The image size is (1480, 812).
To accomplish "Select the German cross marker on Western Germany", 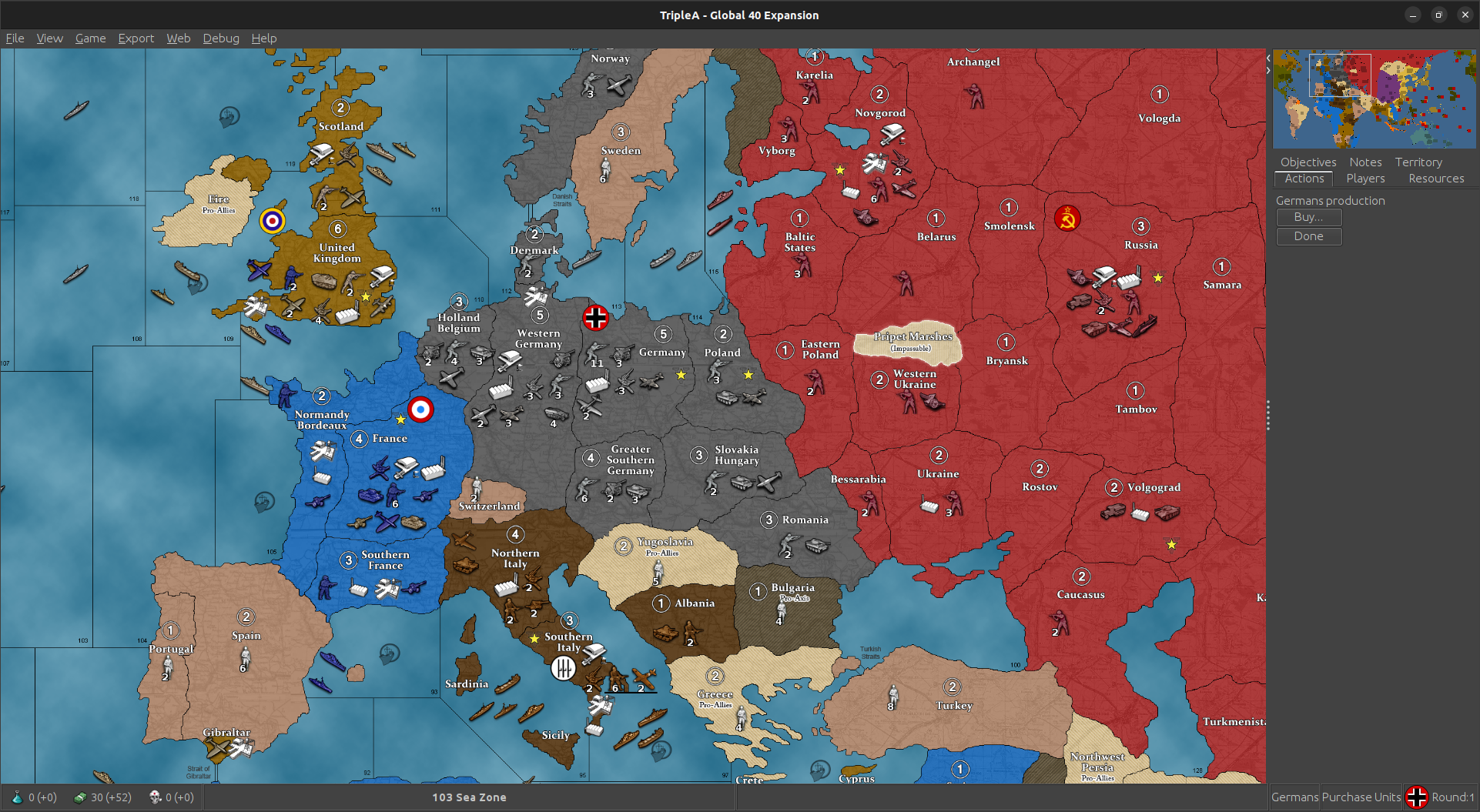I will pos(595,317).
